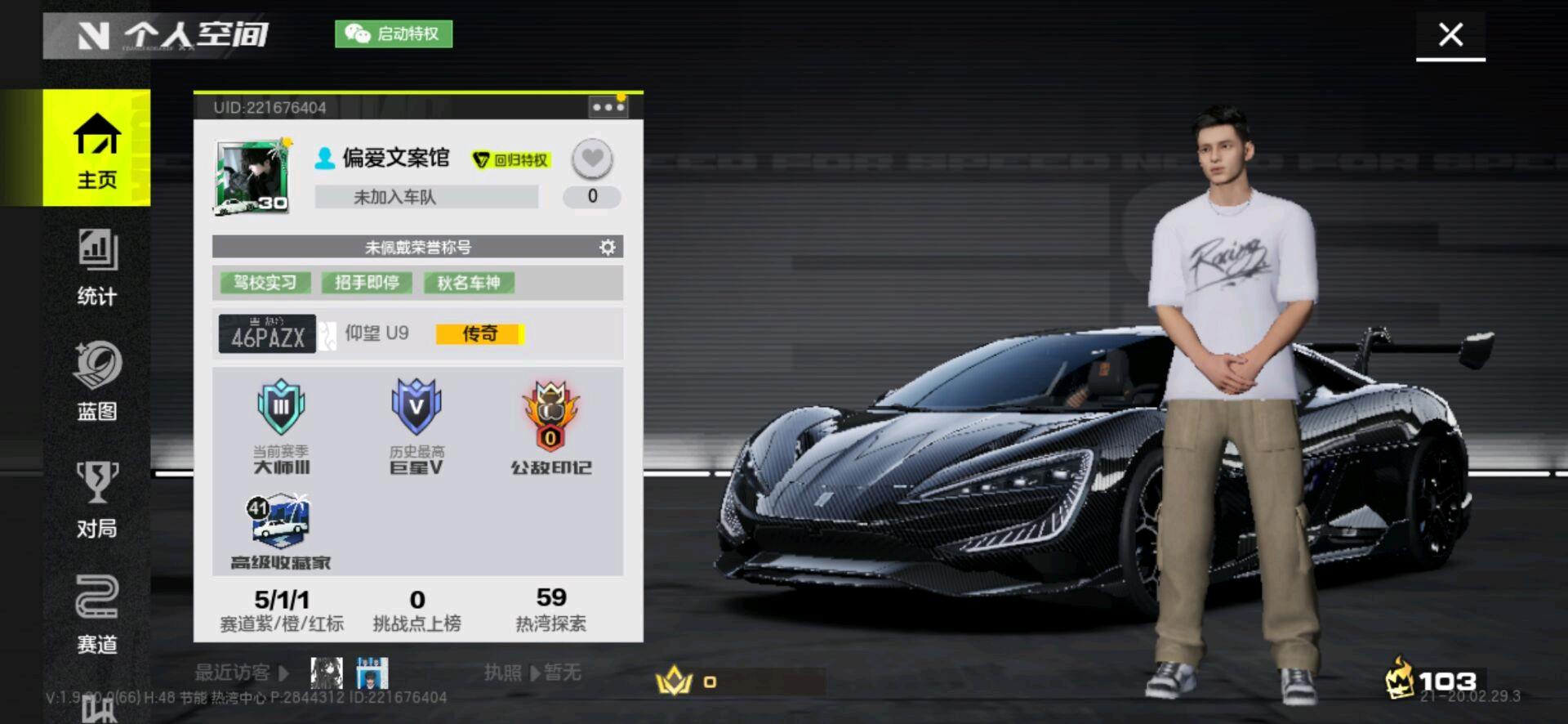Screen dimensions: 1568x724
Task: Click the 回归特权 return privilege badge
Action: pyautogui.click(x=512, y=159)
